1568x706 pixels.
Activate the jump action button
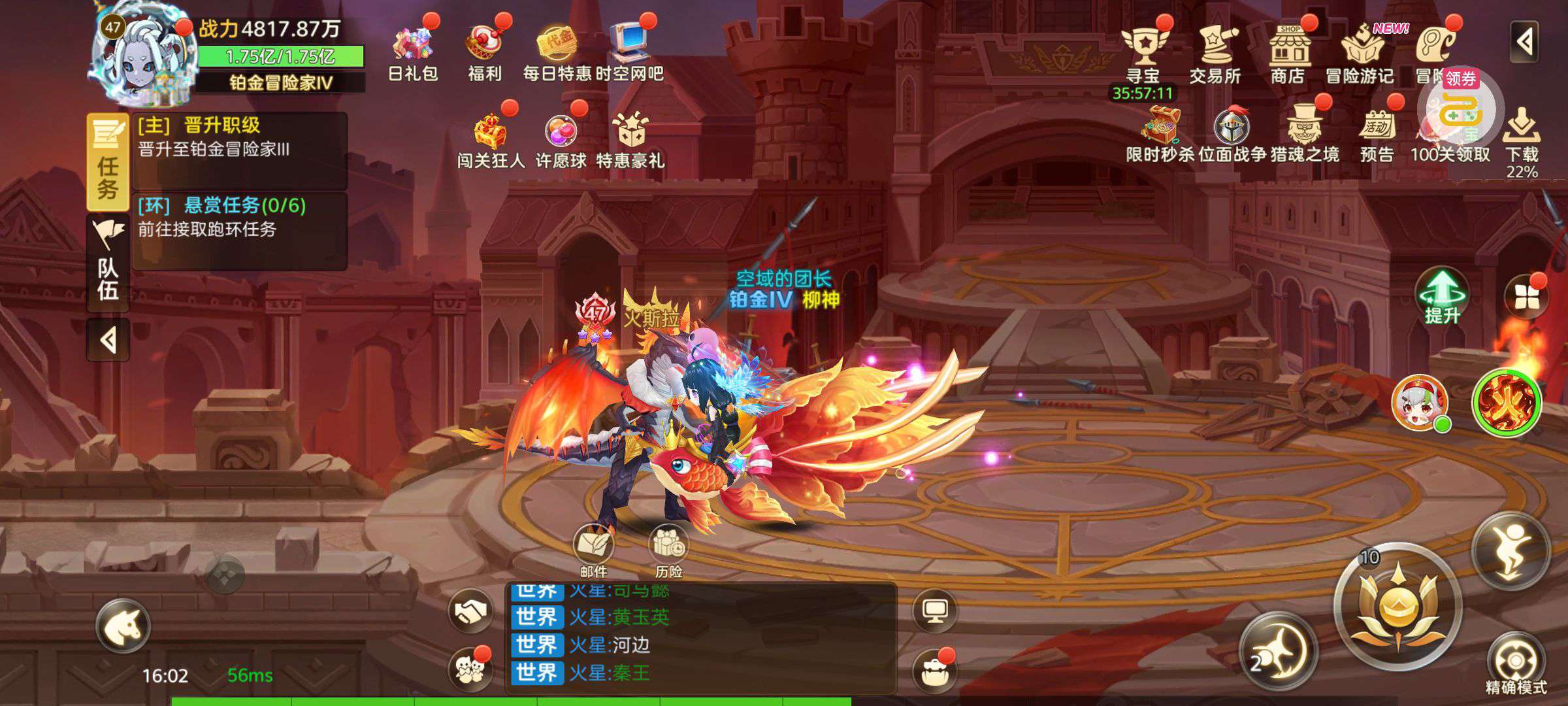pyautogui.click(x=1511, y=550)
